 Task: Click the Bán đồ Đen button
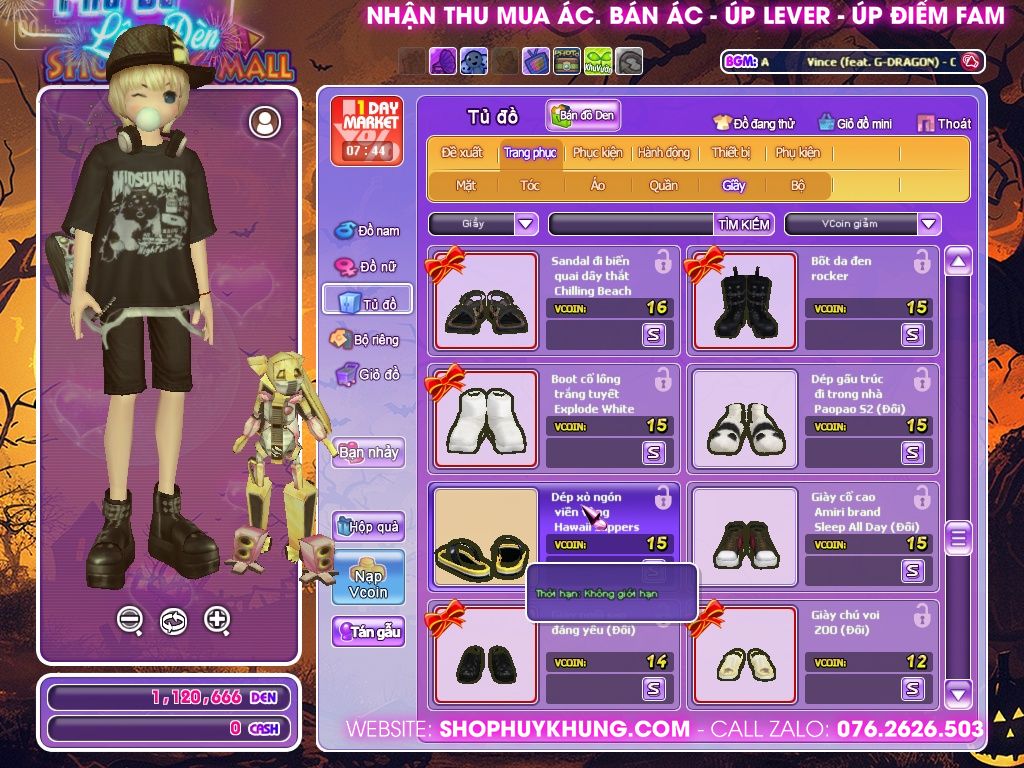coord(584,116)
